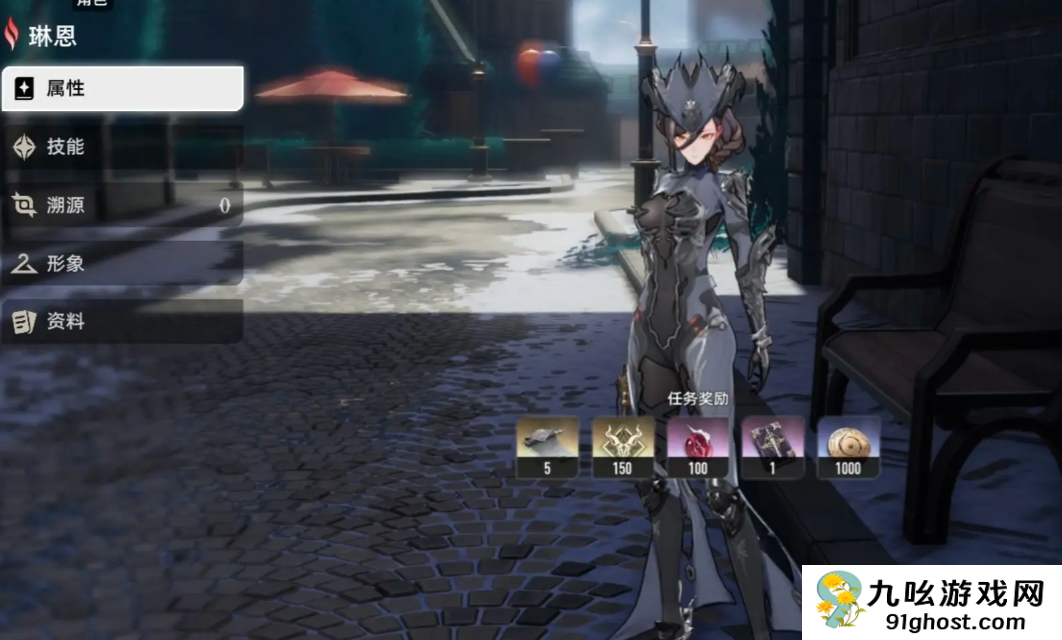1062x640 pixels.
Task: Show the 形象 appearance tab
Action: [x=122, y=263]
